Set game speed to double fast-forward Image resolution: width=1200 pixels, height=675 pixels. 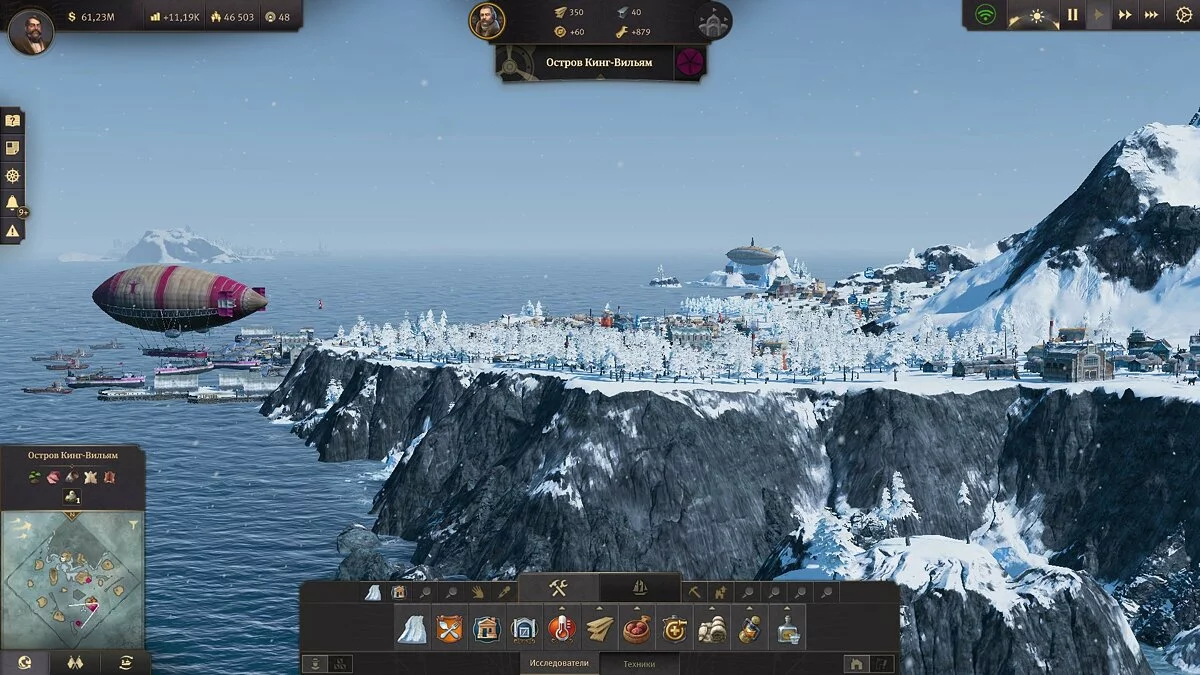click(x=1125, y=15)
